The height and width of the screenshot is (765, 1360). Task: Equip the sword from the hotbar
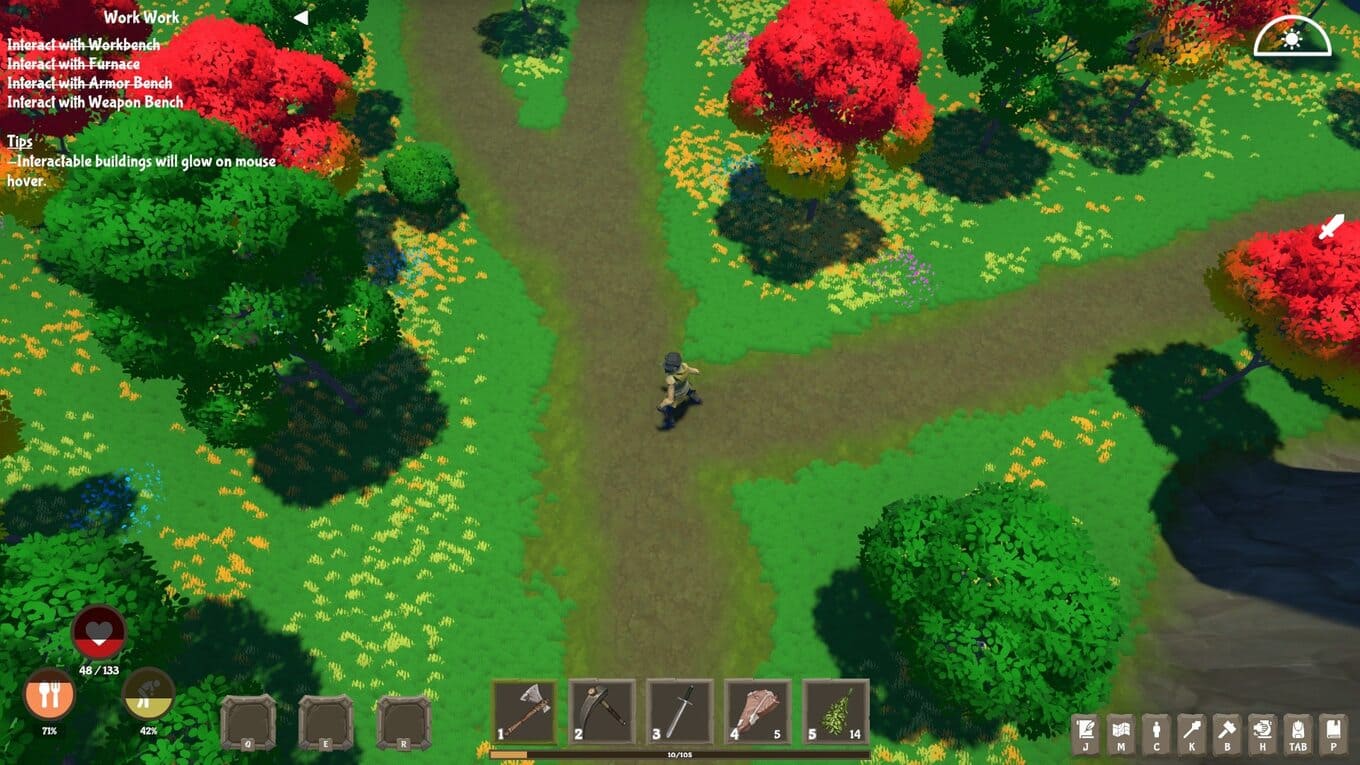coord(680,711)
